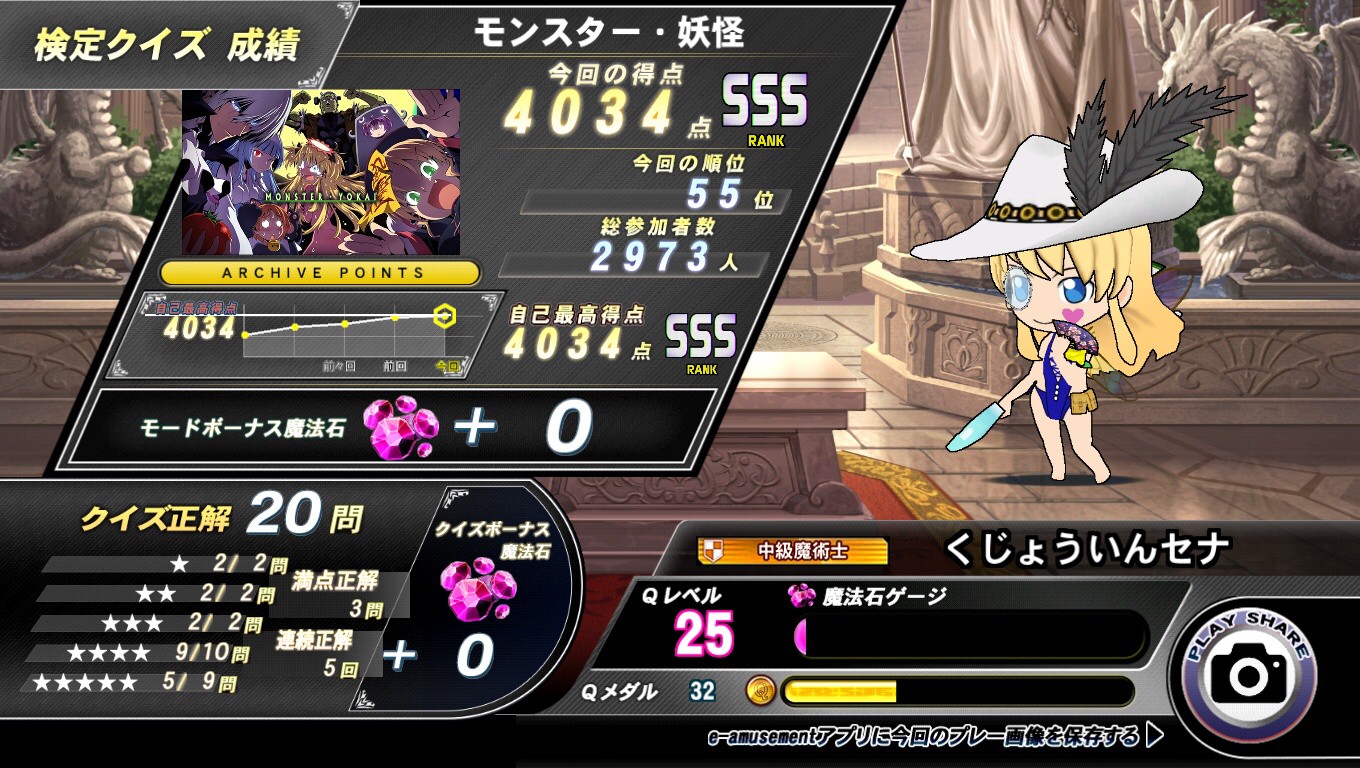1360x768 pixels.
Task: Select the Monster Yokai quiz artwork
Action: 321,172
